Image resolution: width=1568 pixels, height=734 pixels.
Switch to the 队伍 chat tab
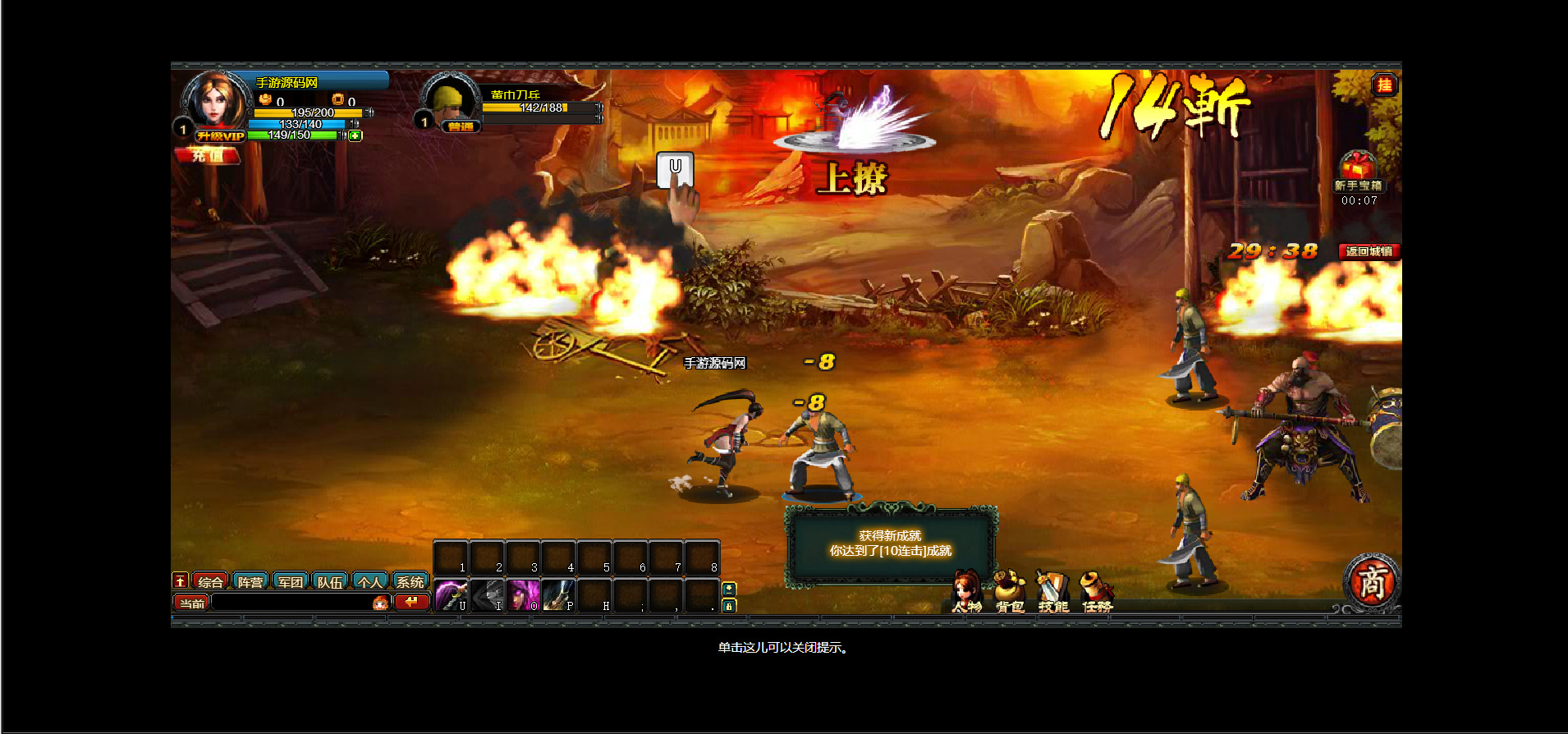click(x=330, y=582)
